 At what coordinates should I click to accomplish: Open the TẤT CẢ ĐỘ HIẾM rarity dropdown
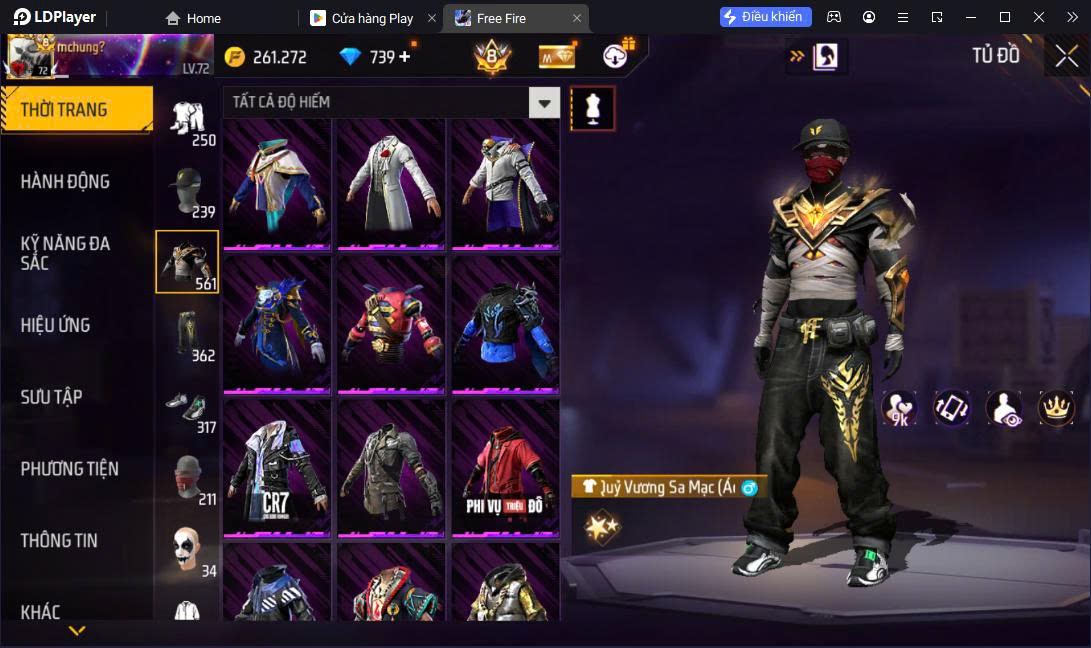point(544,102)
